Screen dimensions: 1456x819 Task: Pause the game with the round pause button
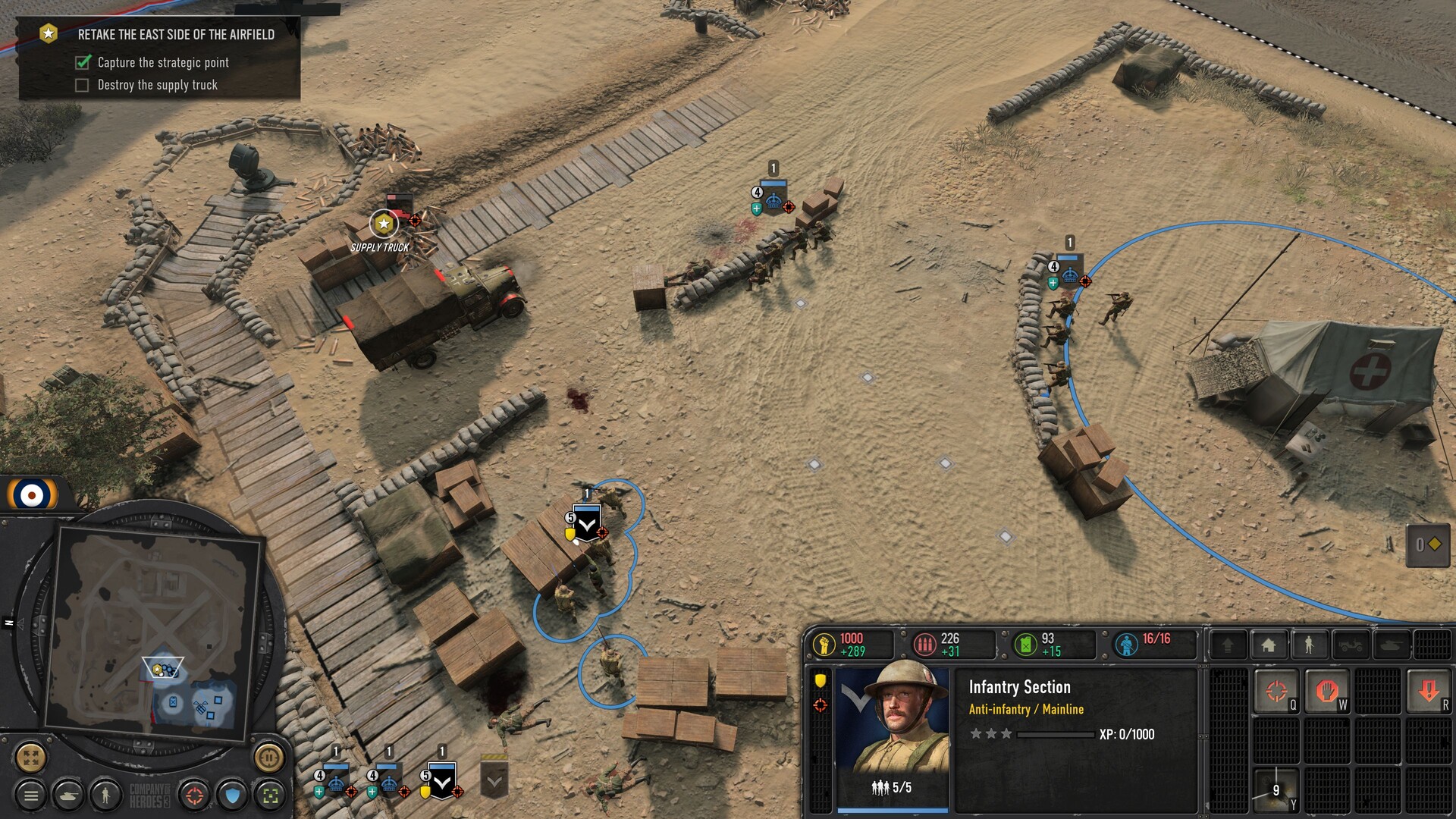point(268,757)
